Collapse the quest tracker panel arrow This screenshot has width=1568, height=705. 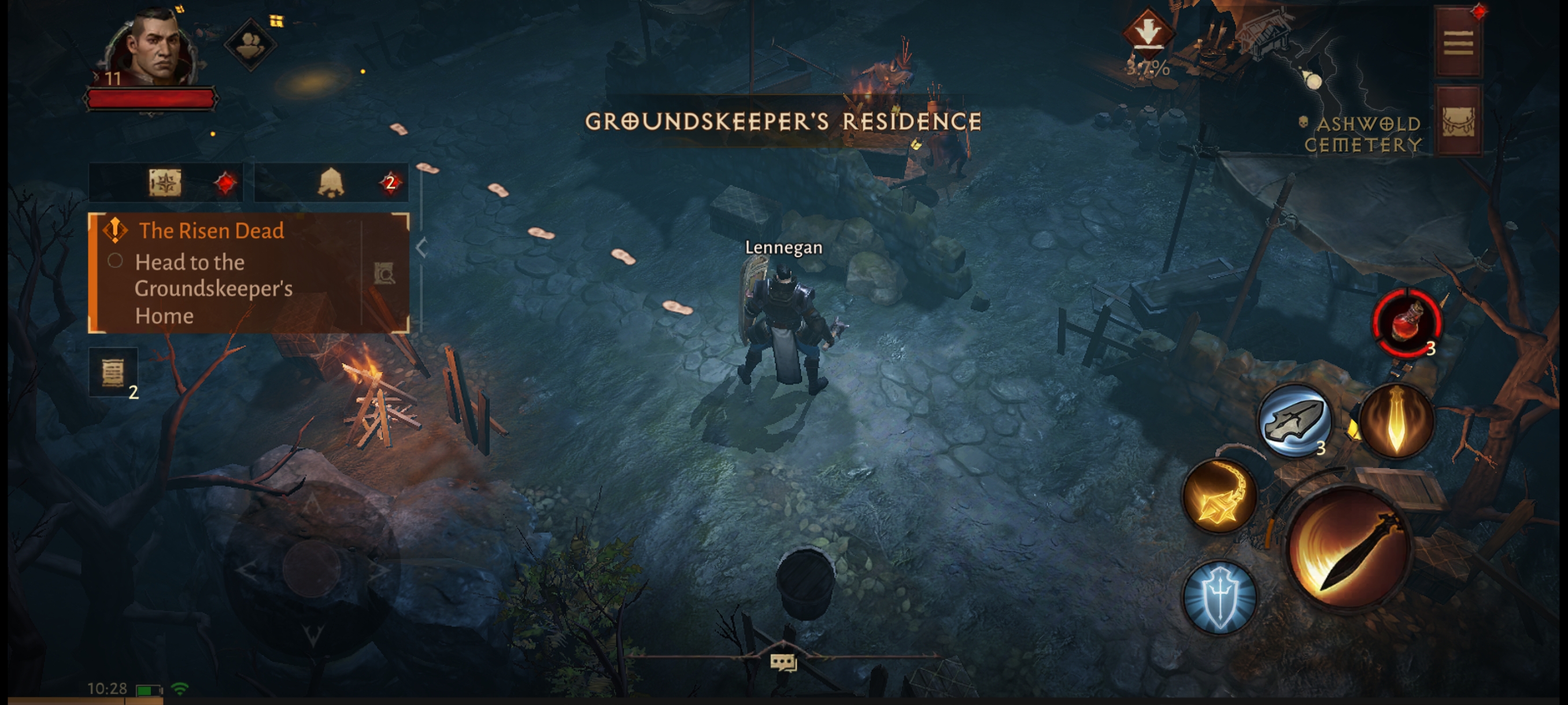[x=421, y=247]
